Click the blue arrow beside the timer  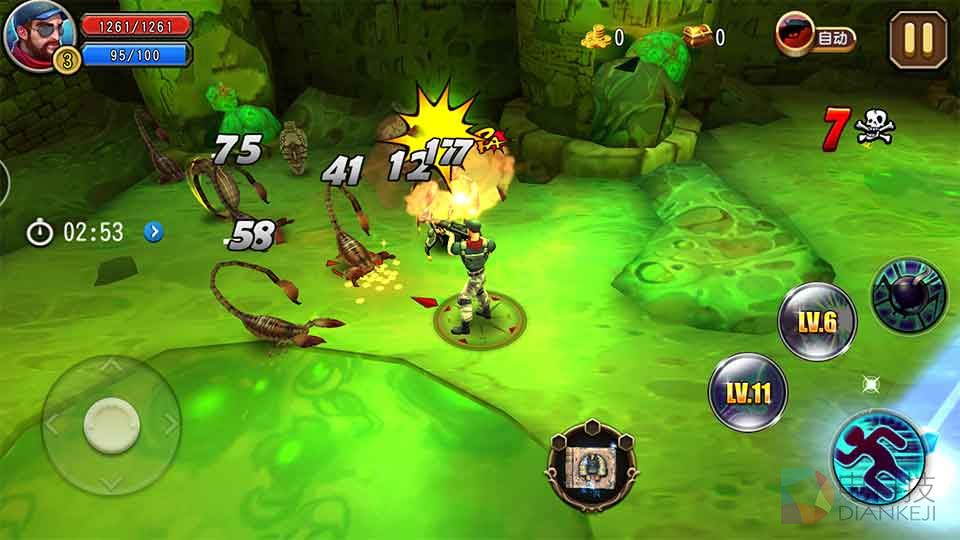click(x=153, y=232)
